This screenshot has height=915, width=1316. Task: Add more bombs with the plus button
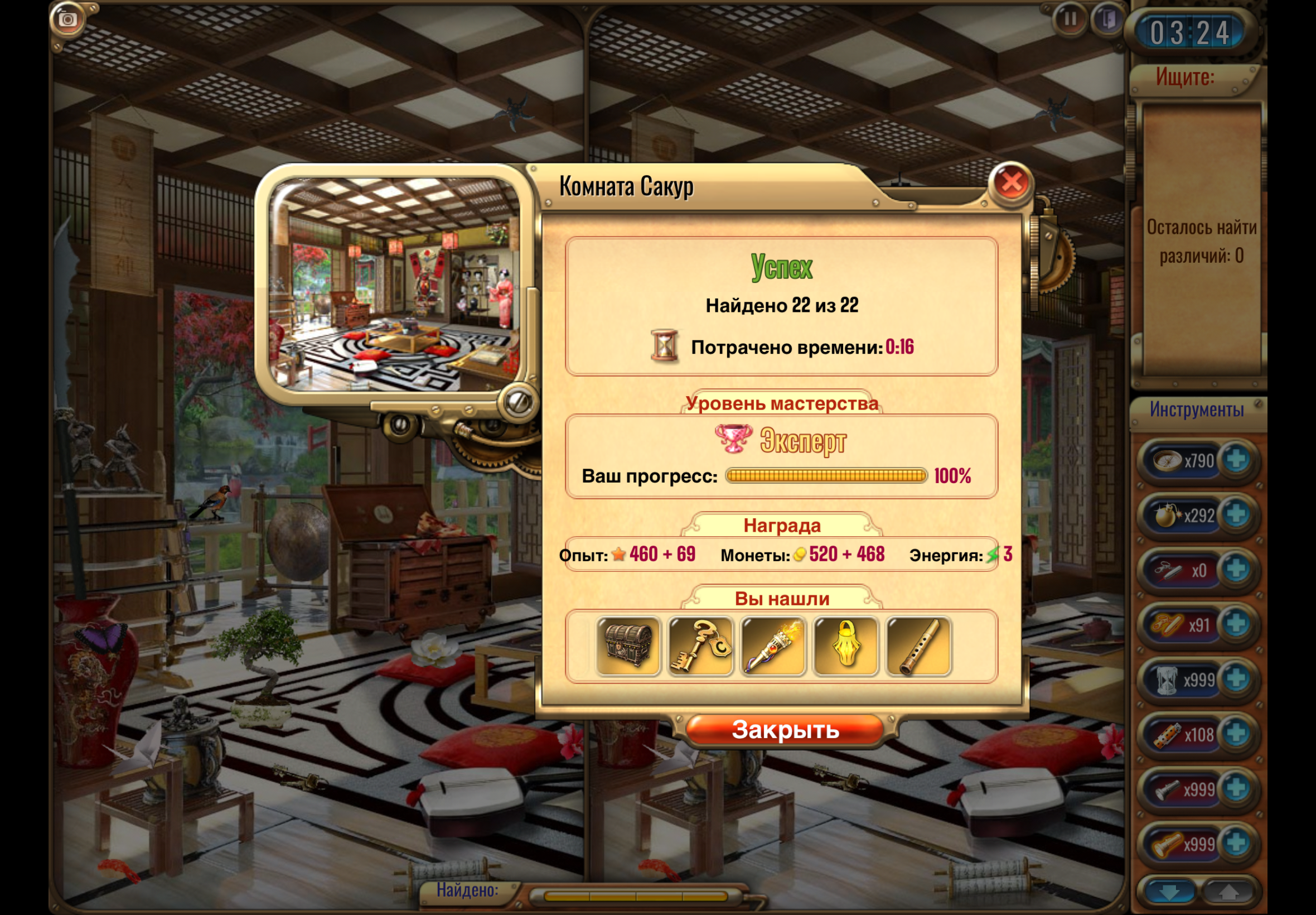1236,515
